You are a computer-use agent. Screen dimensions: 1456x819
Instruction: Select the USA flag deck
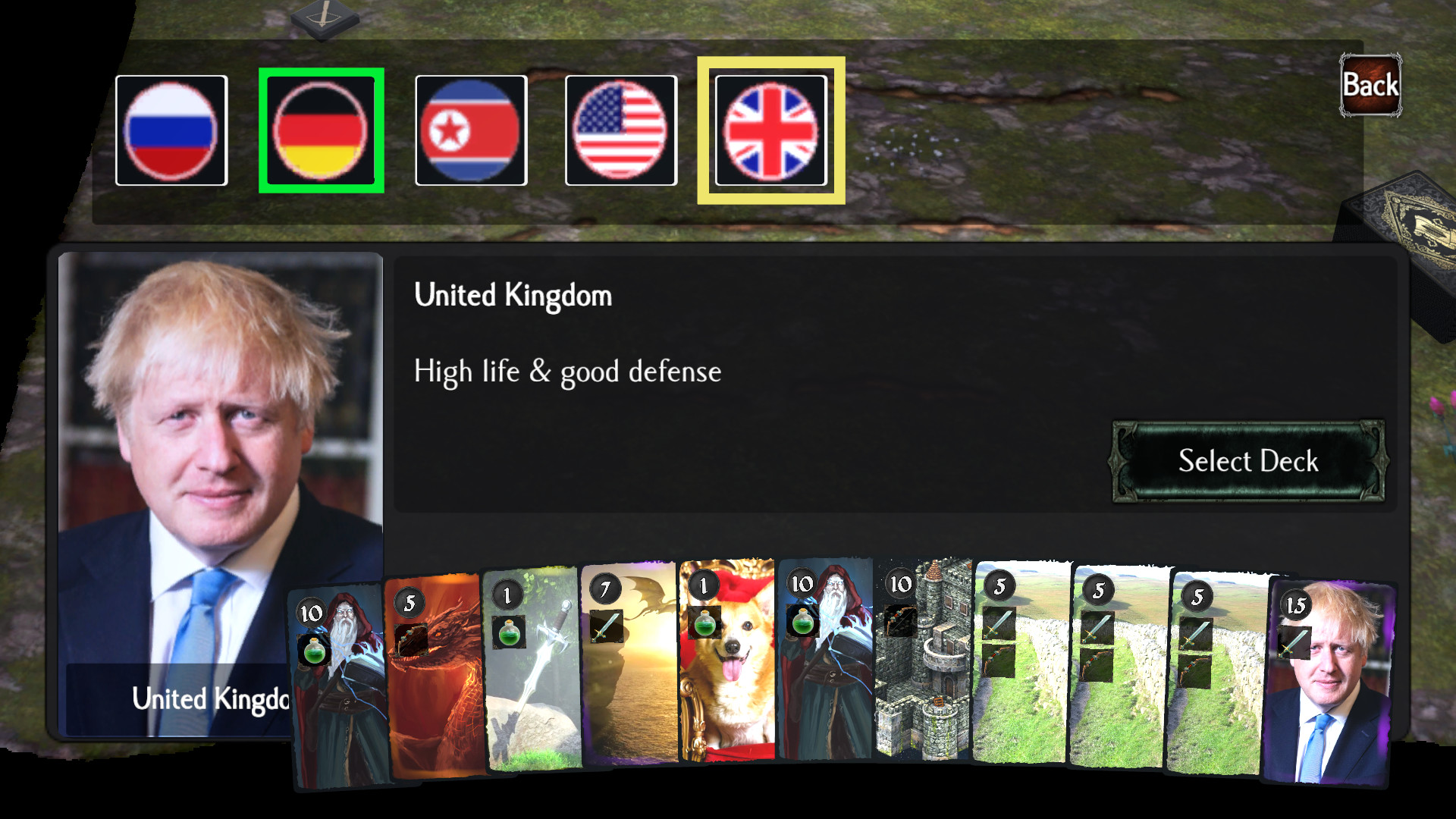620,129
